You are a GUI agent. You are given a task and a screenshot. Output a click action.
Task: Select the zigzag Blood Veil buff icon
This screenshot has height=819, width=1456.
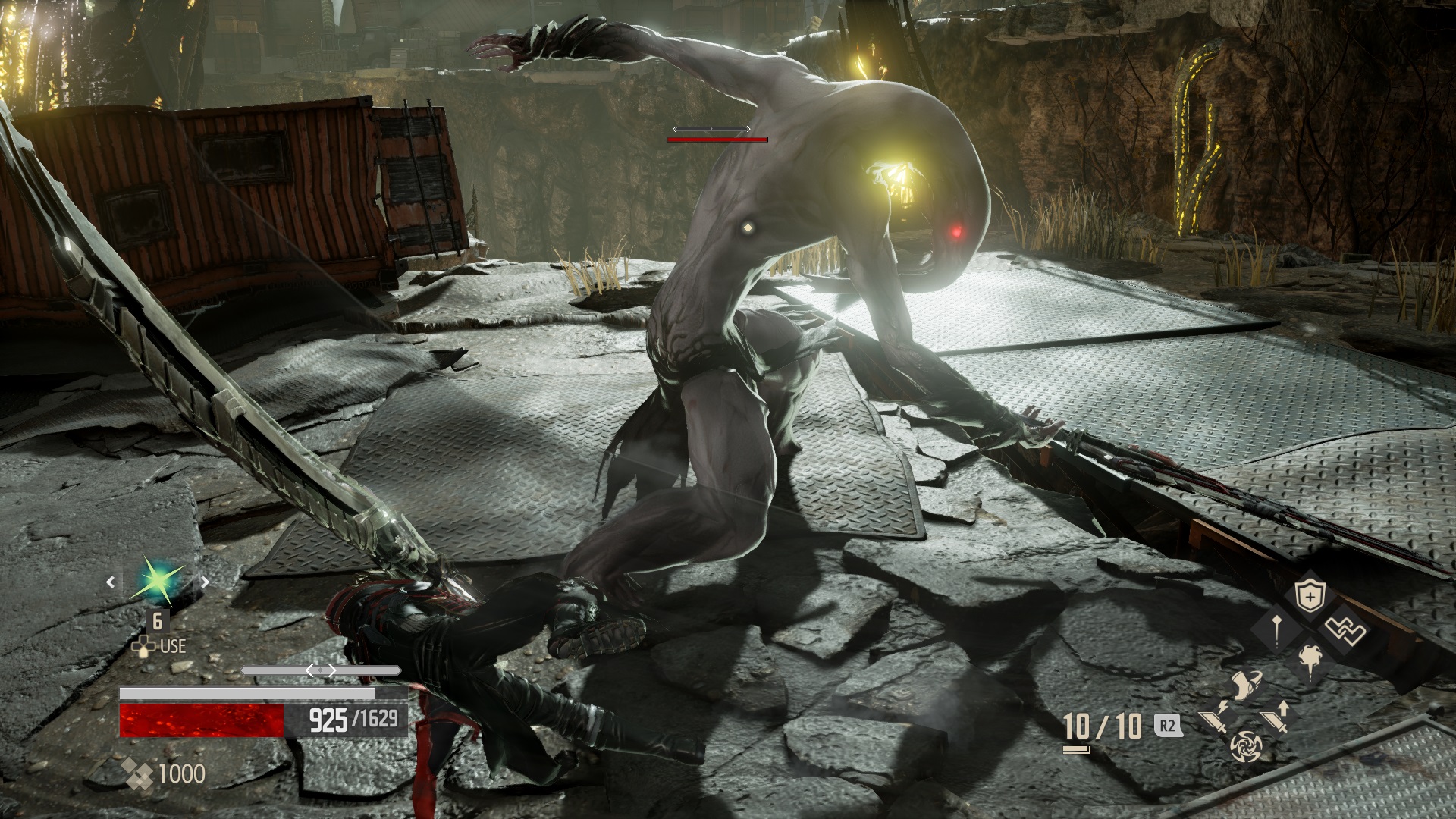pos(1345,632)
